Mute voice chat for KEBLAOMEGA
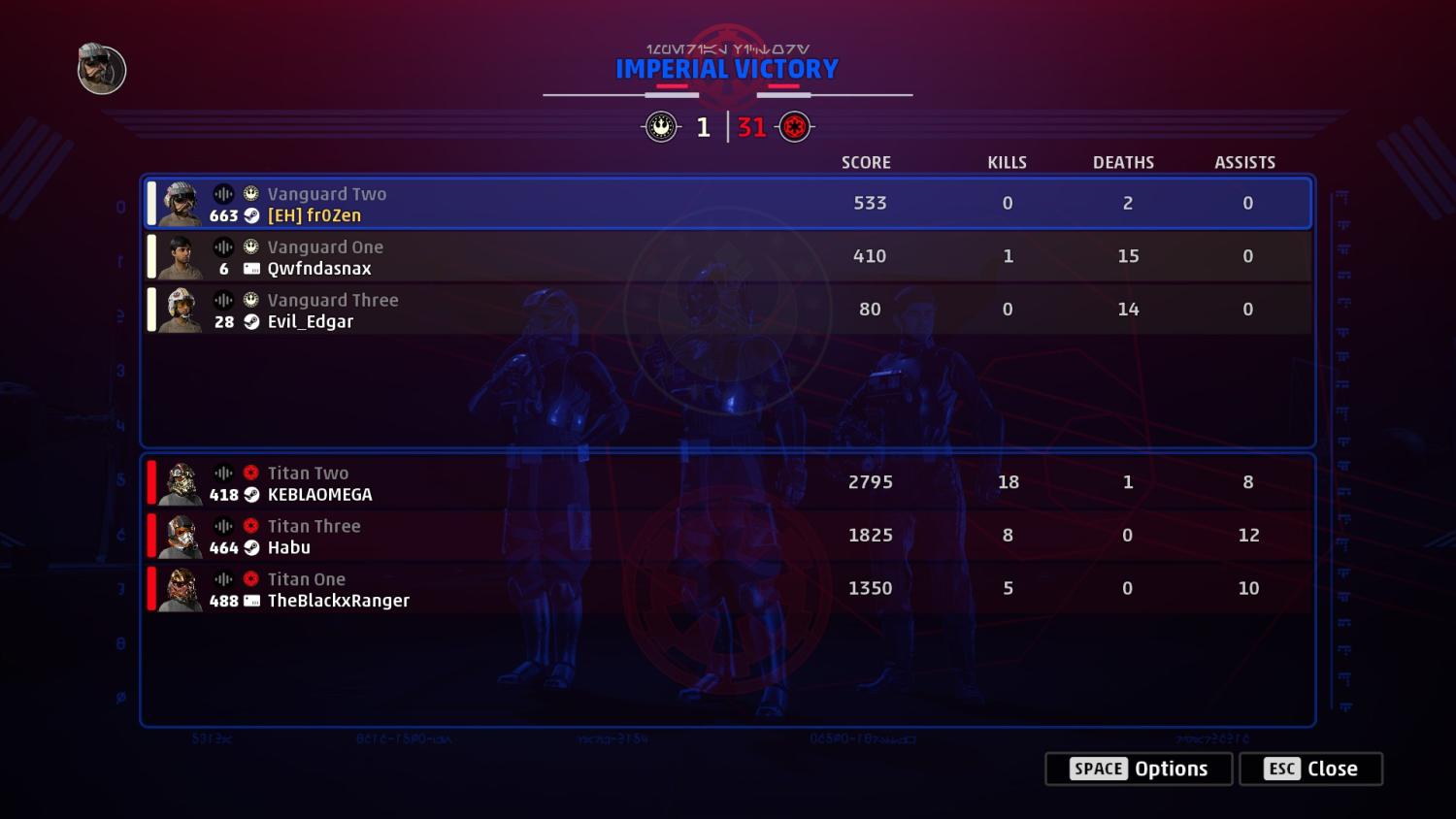Screen dimensions: 1456x819 (224, 473)
